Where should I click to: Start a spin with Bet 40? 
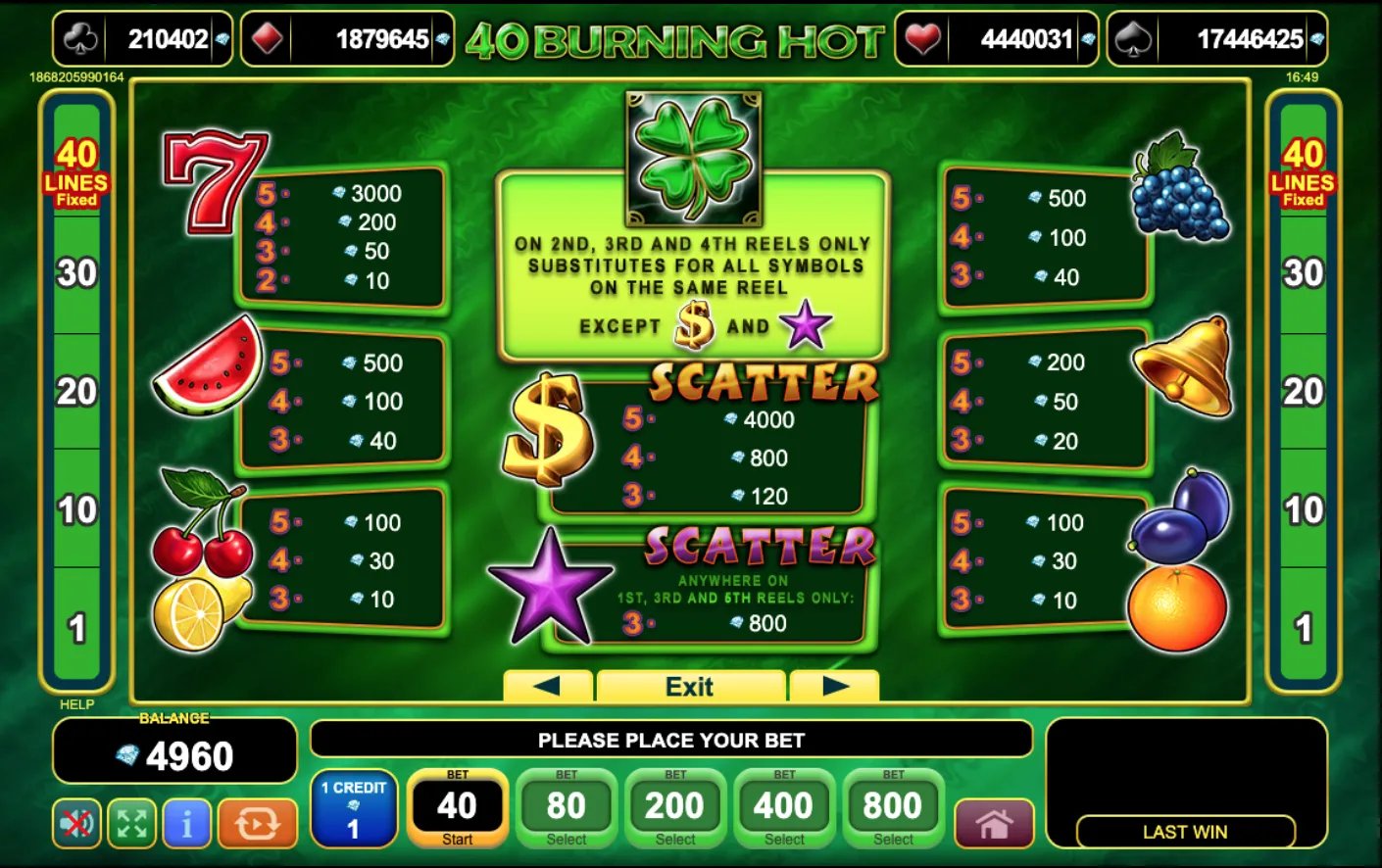(457, 807)
